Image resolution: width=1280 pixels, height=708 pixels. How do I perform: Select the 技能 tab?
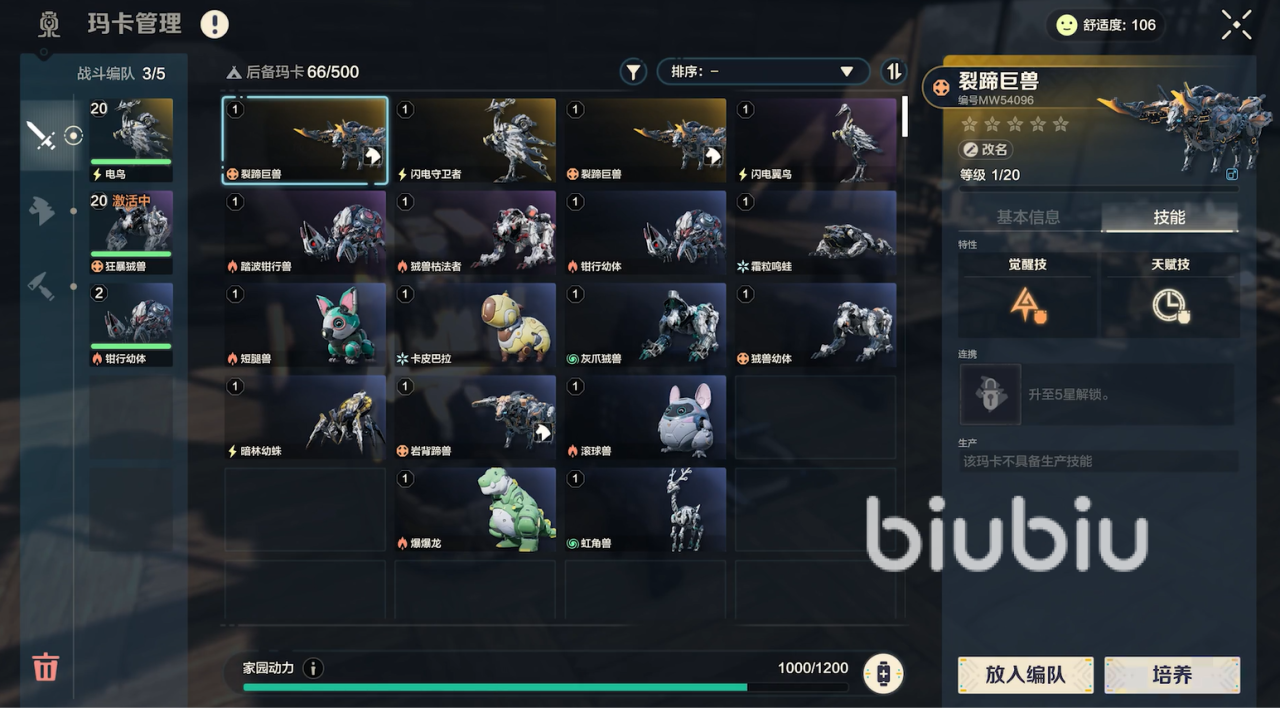(1169, 217)
